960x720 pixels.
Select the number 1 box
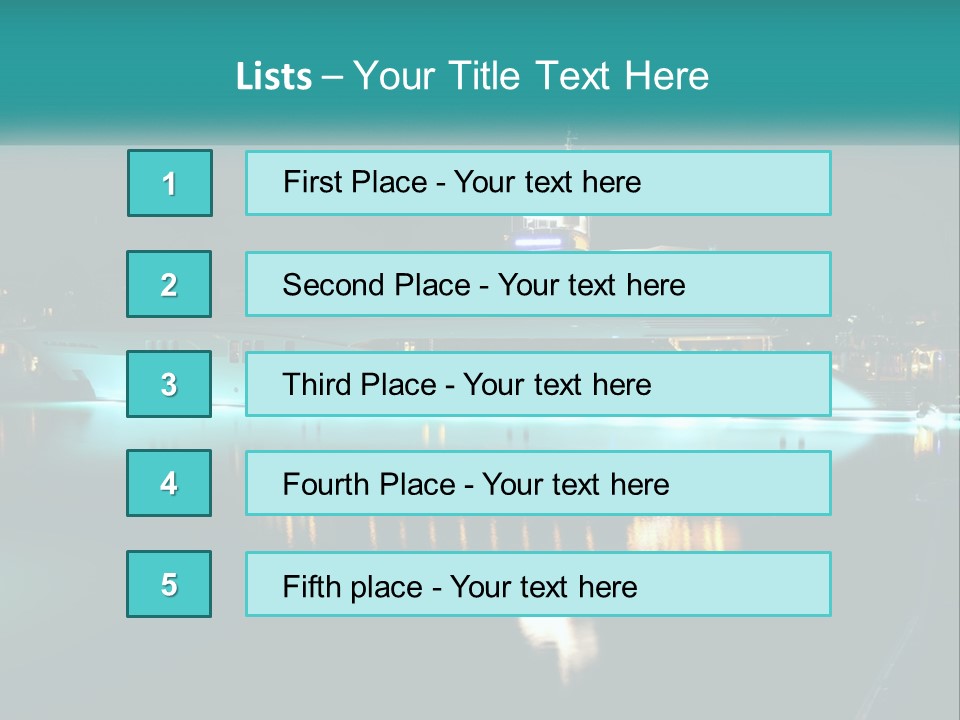pyautogui.click(x=170, y=183)
